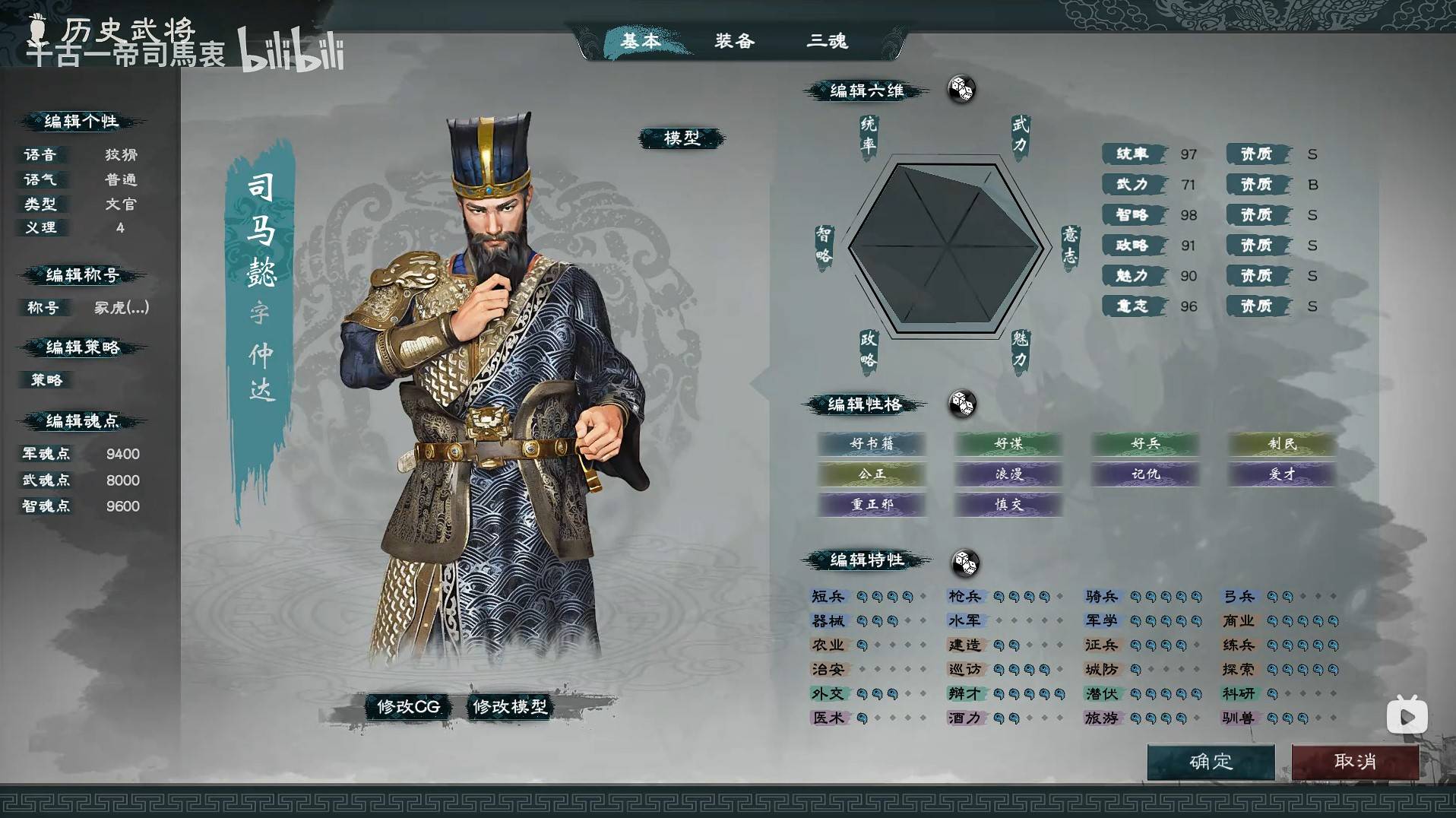
Task: Open the 称号 title selector showing 冢虎
Action: coord(122,308)
